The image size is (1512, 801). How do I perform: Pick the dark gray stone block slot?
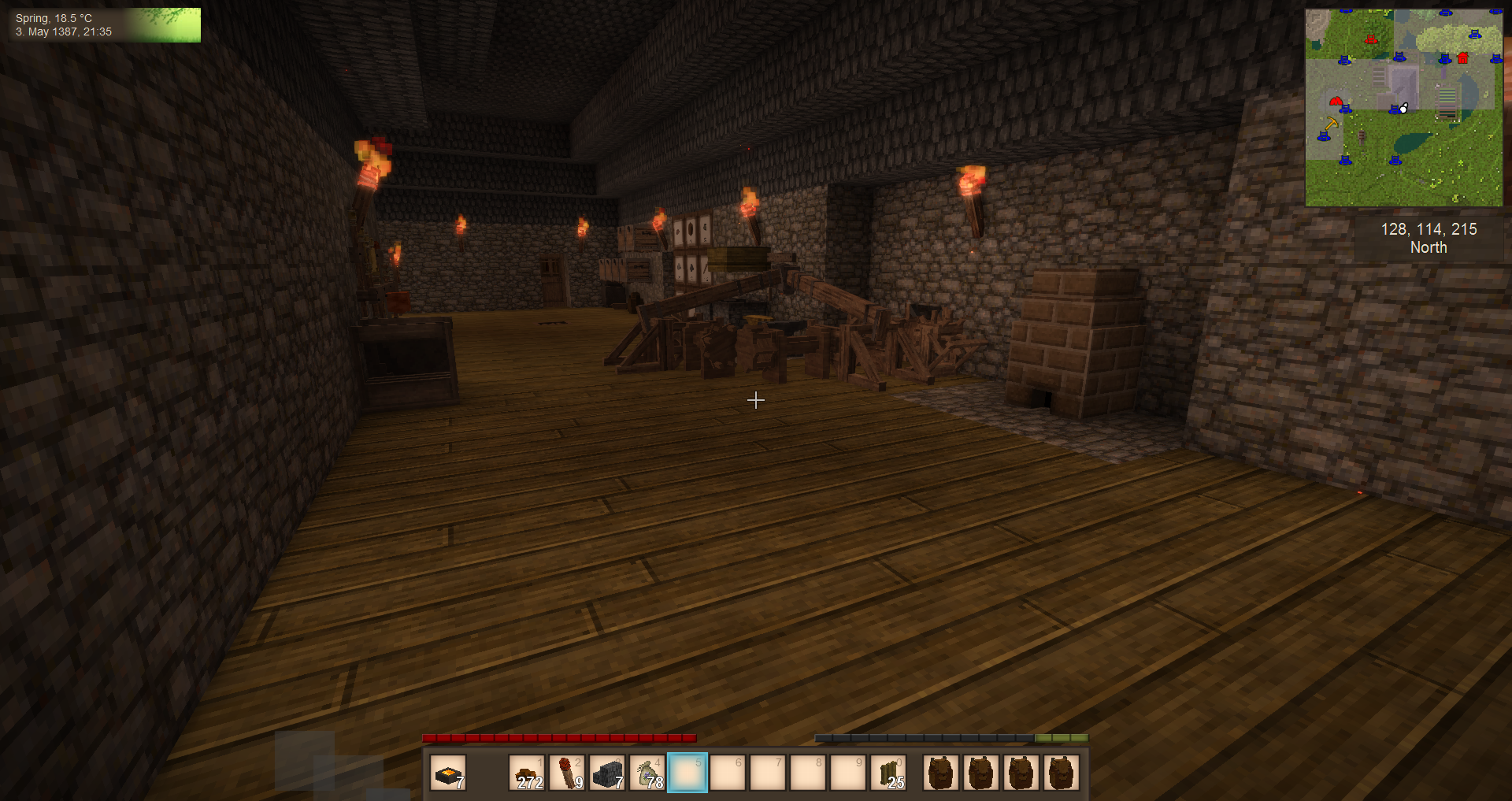(607, 773)
